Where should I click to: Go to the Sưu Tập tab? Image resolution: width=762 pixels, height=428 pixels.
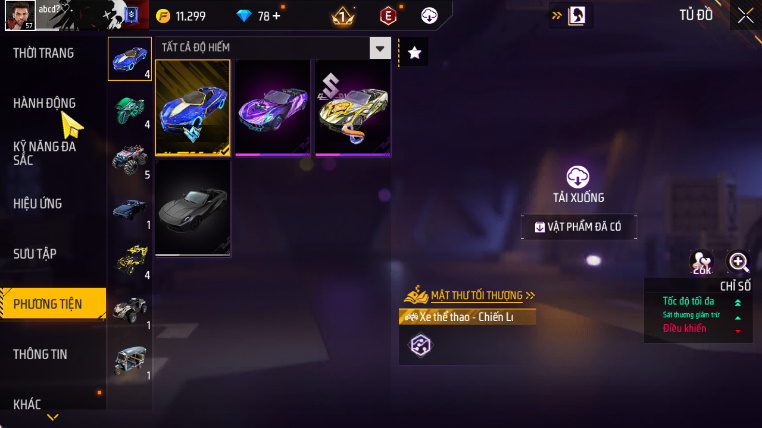click(37, 253)
